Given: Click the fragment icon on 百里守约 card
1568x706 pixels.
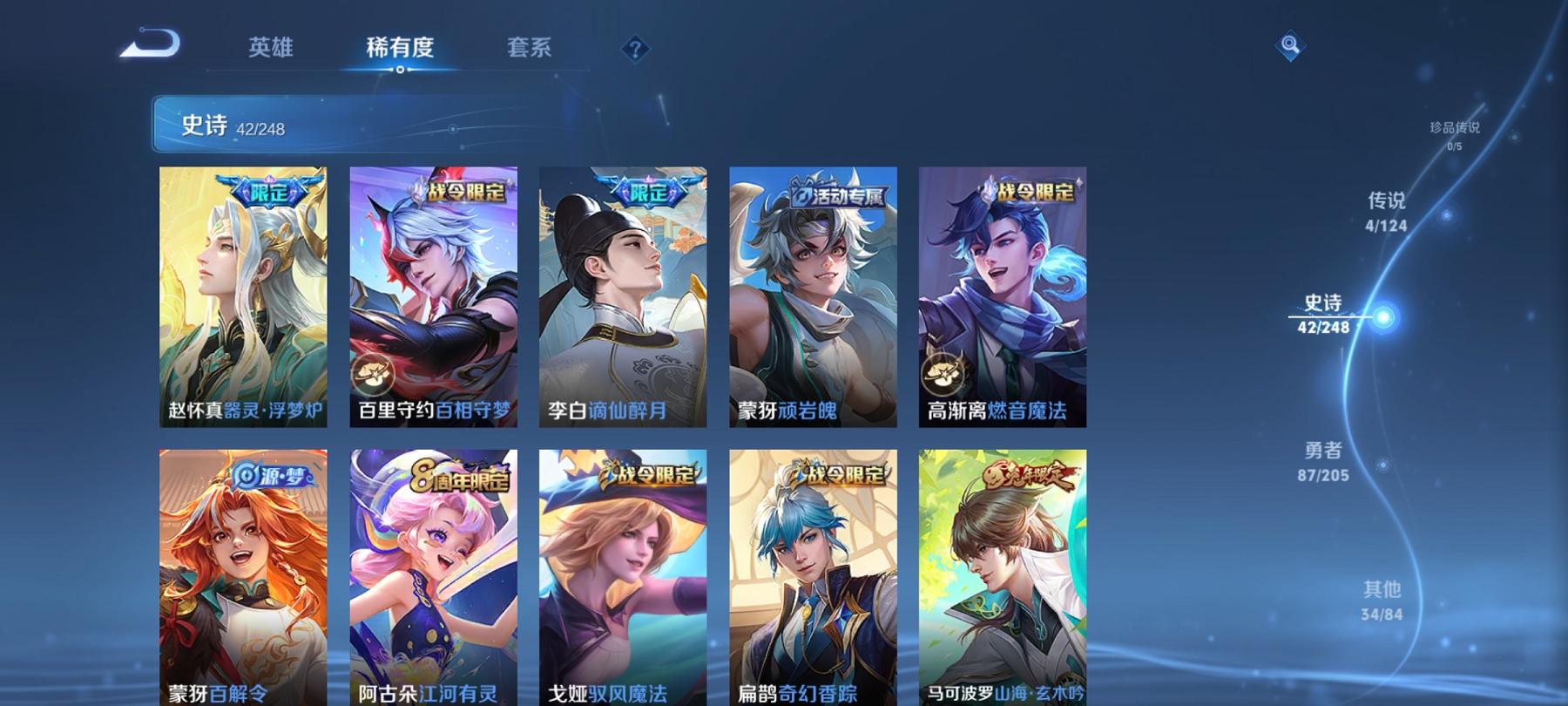Looking at the screenshot, I should click(x=373, y=377).
